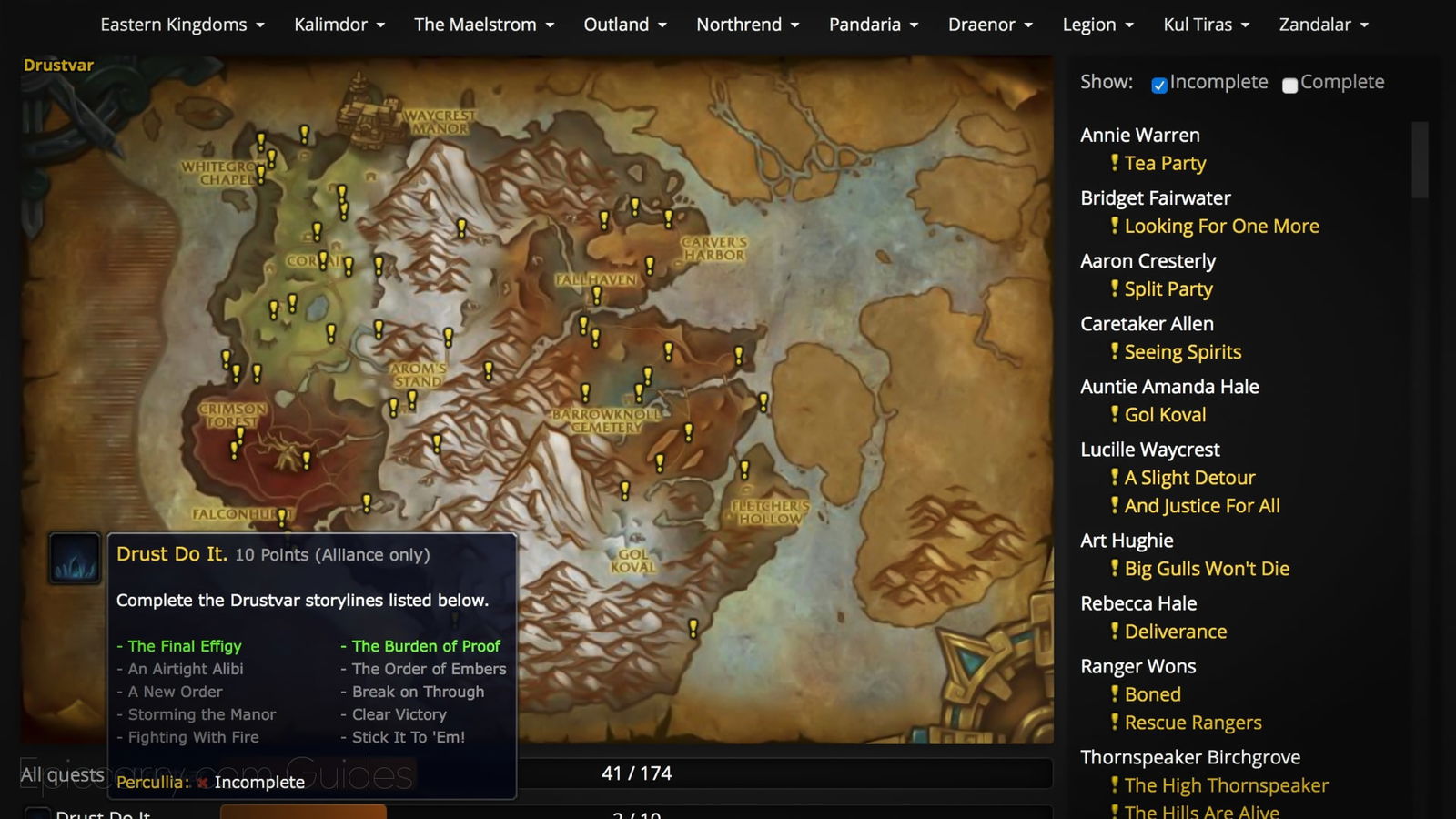View the Big Gulls Won't Die quest
Screen dimensions: 1456x819
pos(1207,569)
